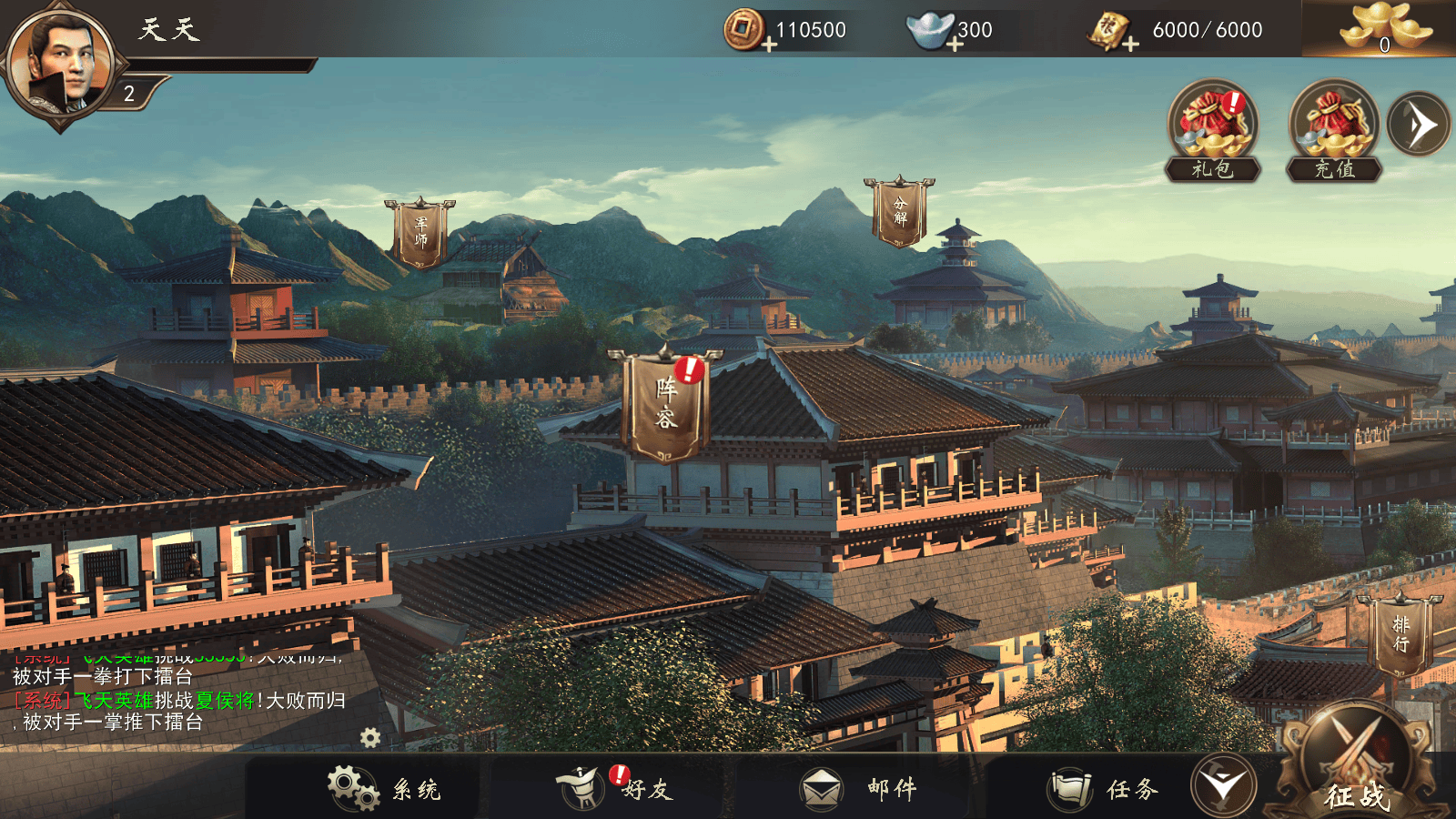Open the 任务 quest list

(1105, 788)
